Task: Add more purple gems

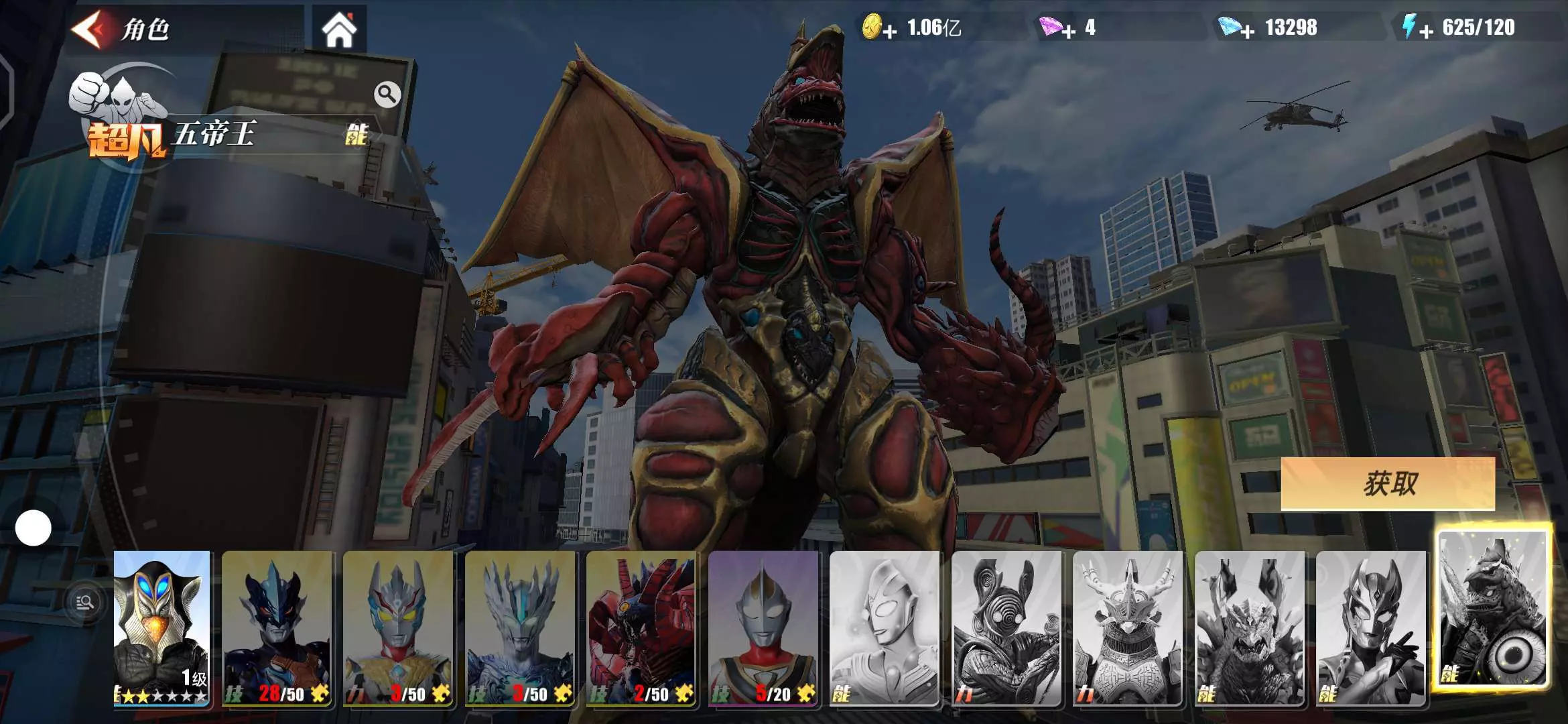Action: [1068, 31]
